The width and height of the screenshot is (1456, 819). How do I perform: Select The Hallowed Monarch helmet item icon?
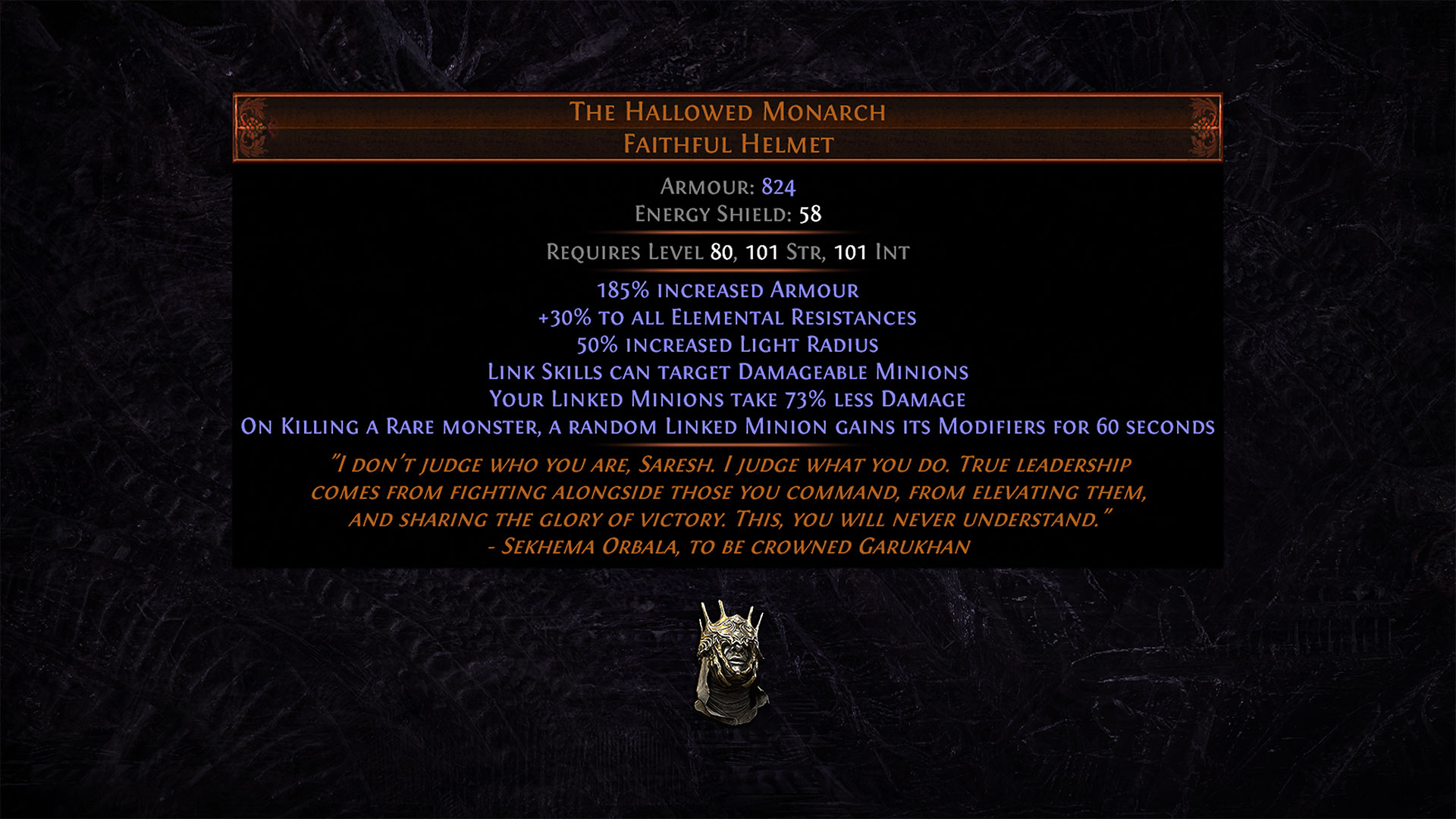point(730,662)
